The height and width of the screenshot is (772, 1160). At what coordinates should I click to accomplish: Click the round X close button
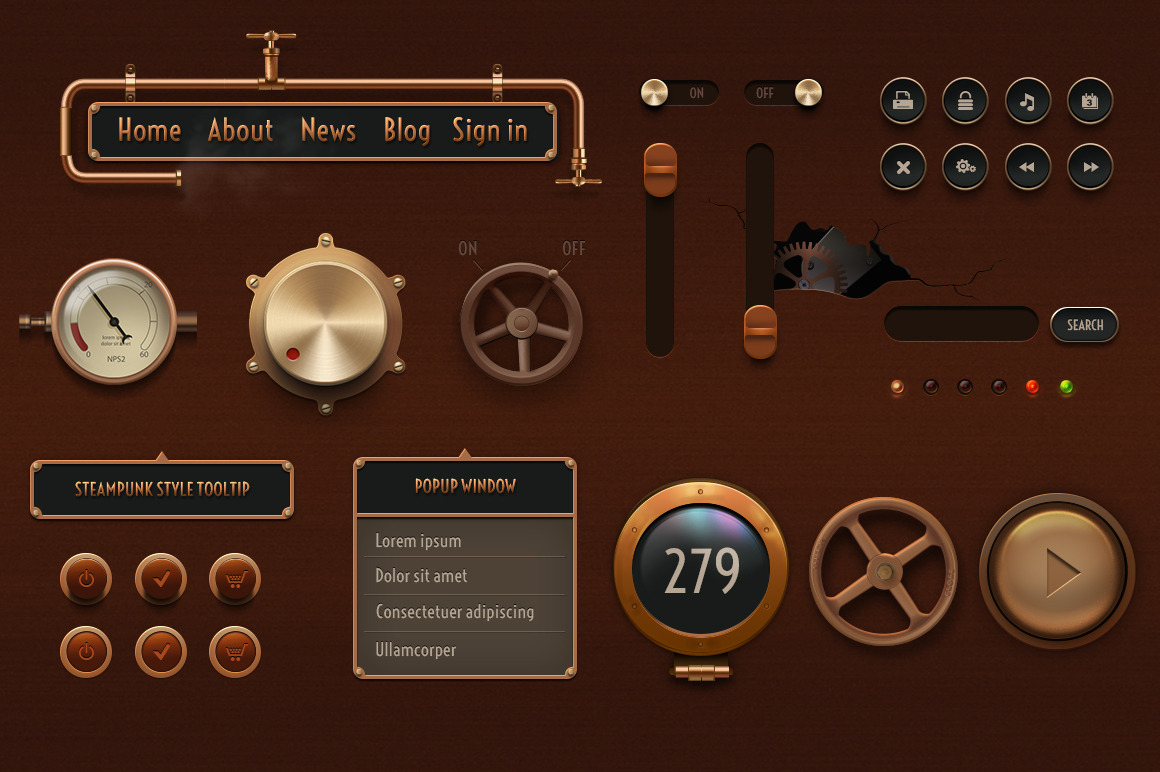click(903, 167)
